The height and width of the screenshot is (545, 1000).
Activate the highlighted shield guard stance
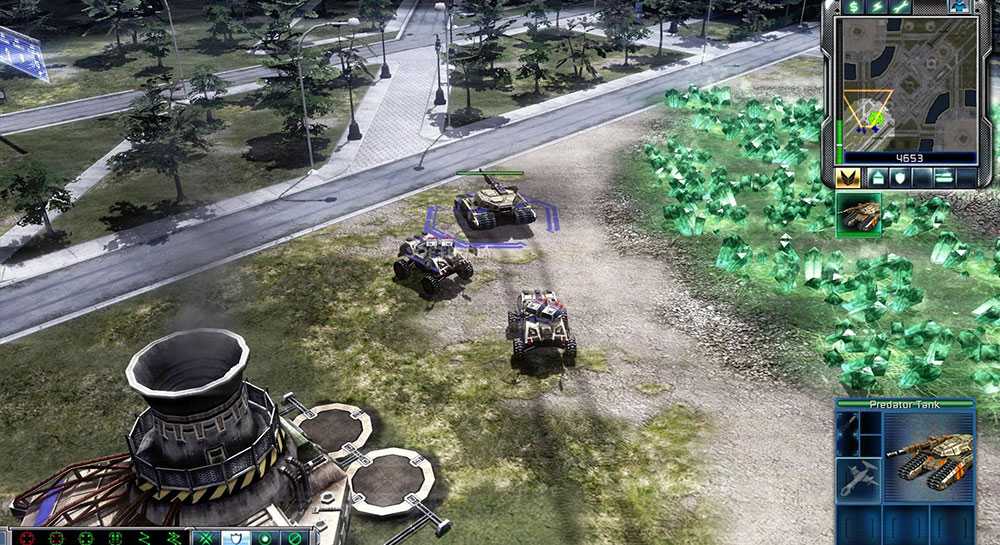pyautogui.click(x=236, y=538)
